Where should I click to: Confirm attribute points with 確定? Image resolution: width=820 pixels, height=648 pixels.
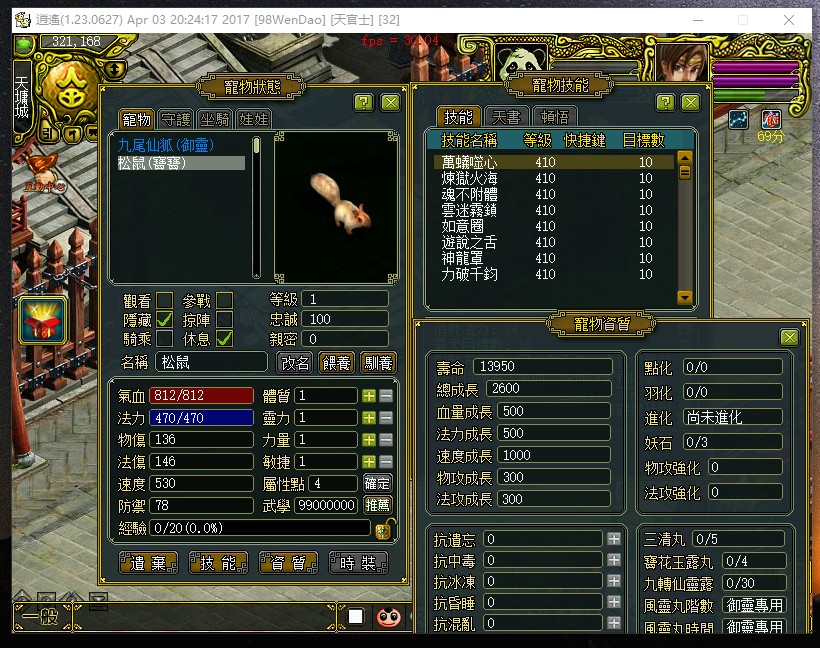(x=377, y=483)
